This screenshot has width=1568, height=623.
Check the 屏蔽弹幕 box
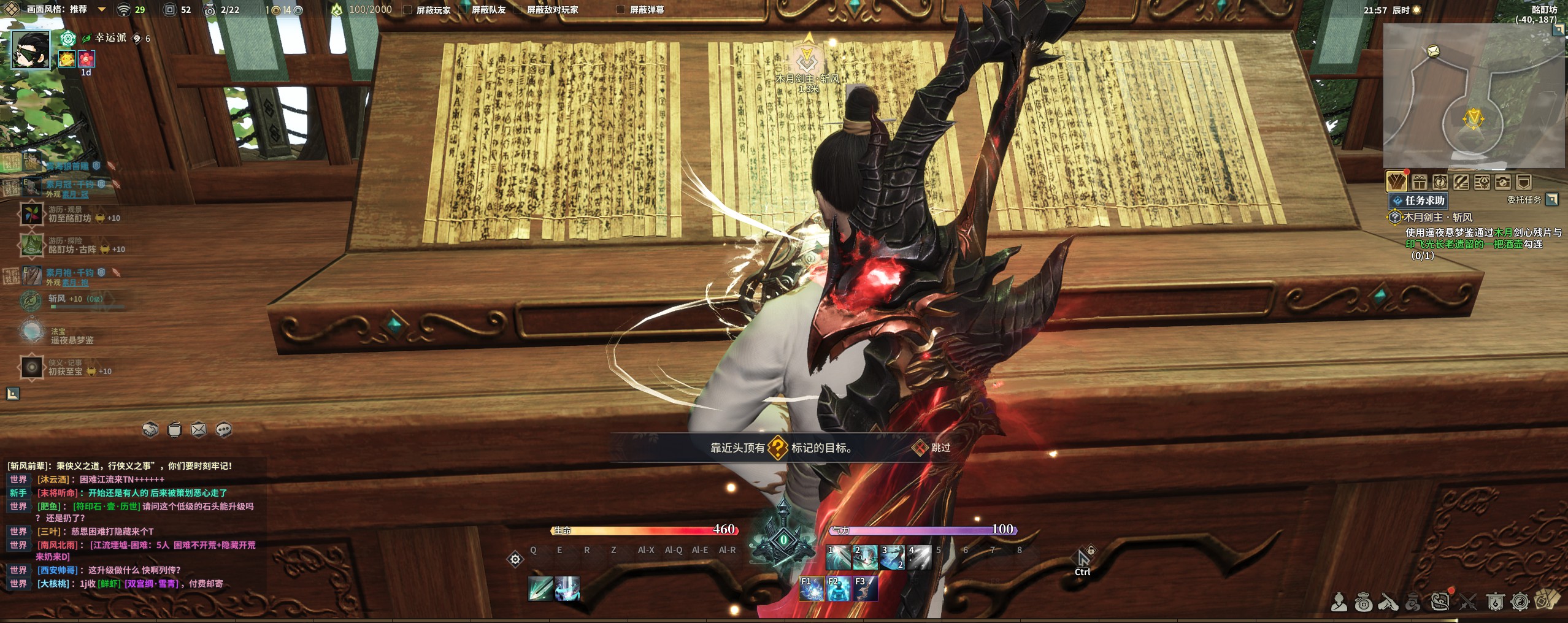click(x=621, y=10)
